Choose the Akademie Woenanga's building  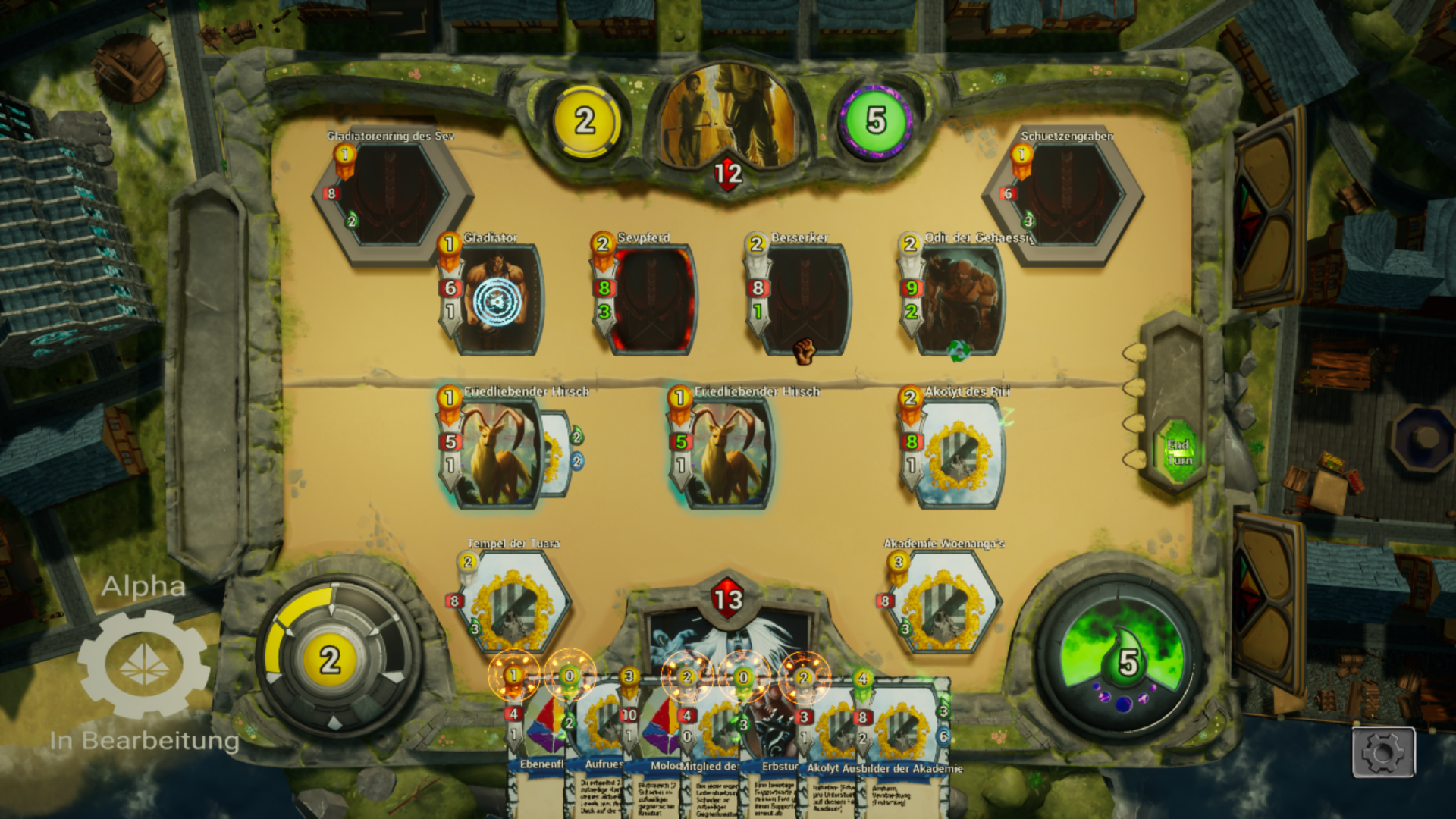coord(943,601)
